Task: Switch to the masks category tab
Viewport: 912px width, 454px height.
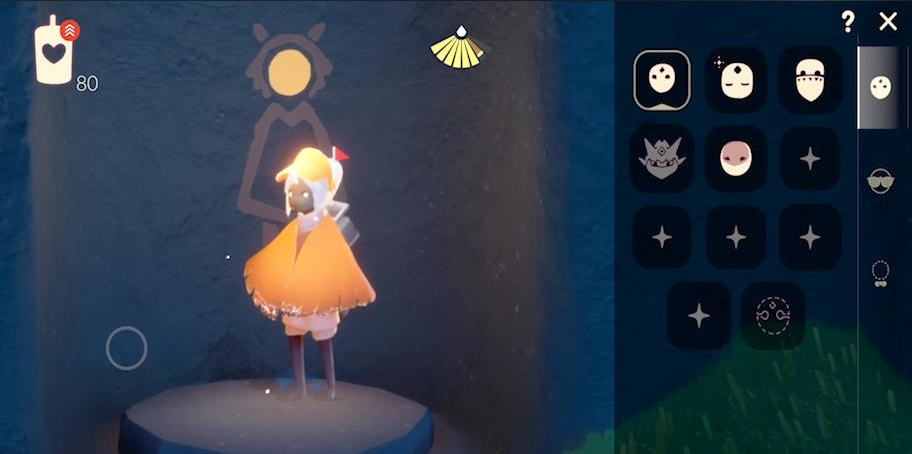Action: [881, 88]
